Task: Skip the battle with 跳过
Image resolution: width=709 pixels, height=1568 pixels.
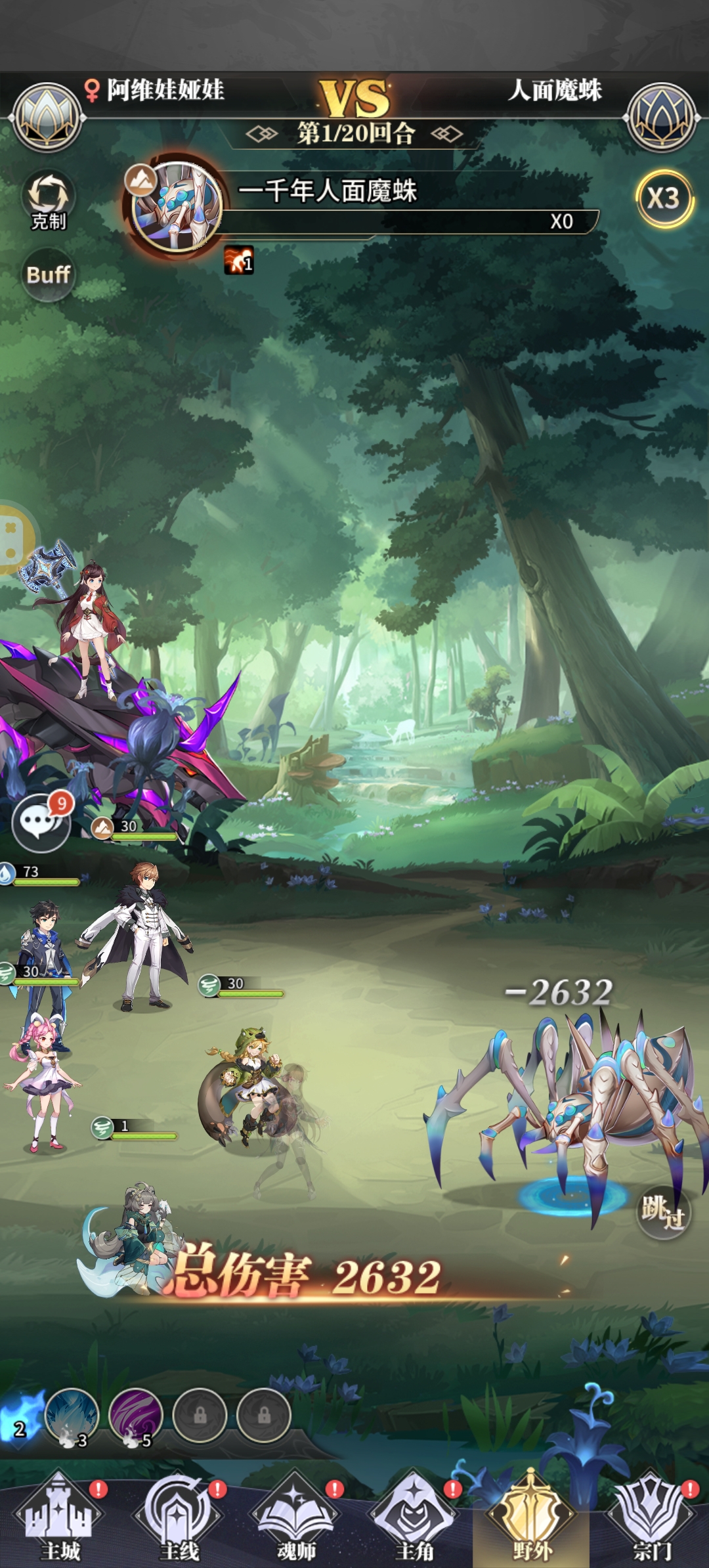Action: click(x=663, y=1211)
